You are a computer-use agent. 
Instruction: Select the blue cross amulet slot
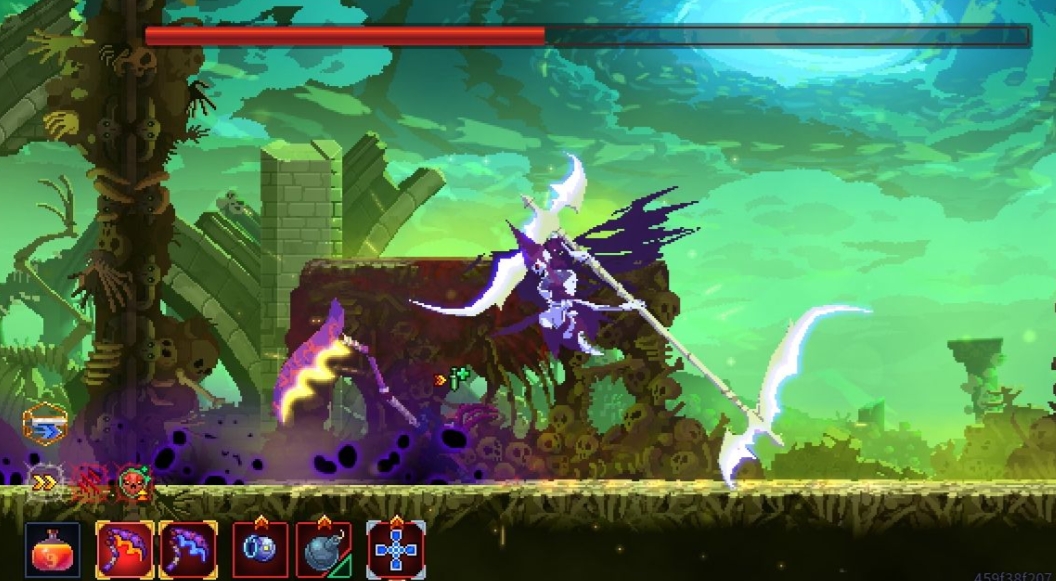tap(396, 550)
